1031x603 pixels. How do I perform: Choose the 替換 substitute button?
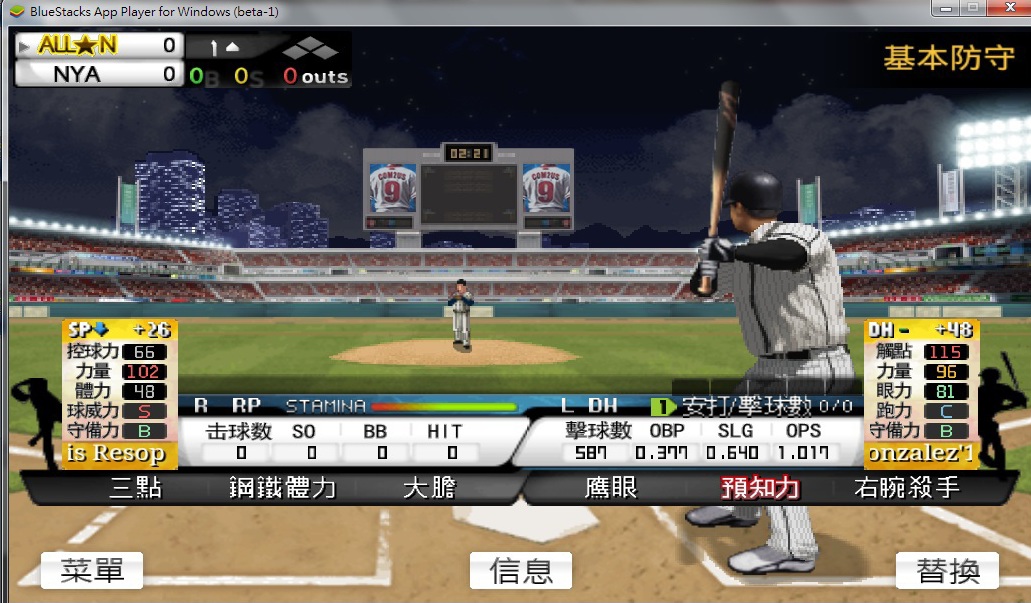(947, 571)
